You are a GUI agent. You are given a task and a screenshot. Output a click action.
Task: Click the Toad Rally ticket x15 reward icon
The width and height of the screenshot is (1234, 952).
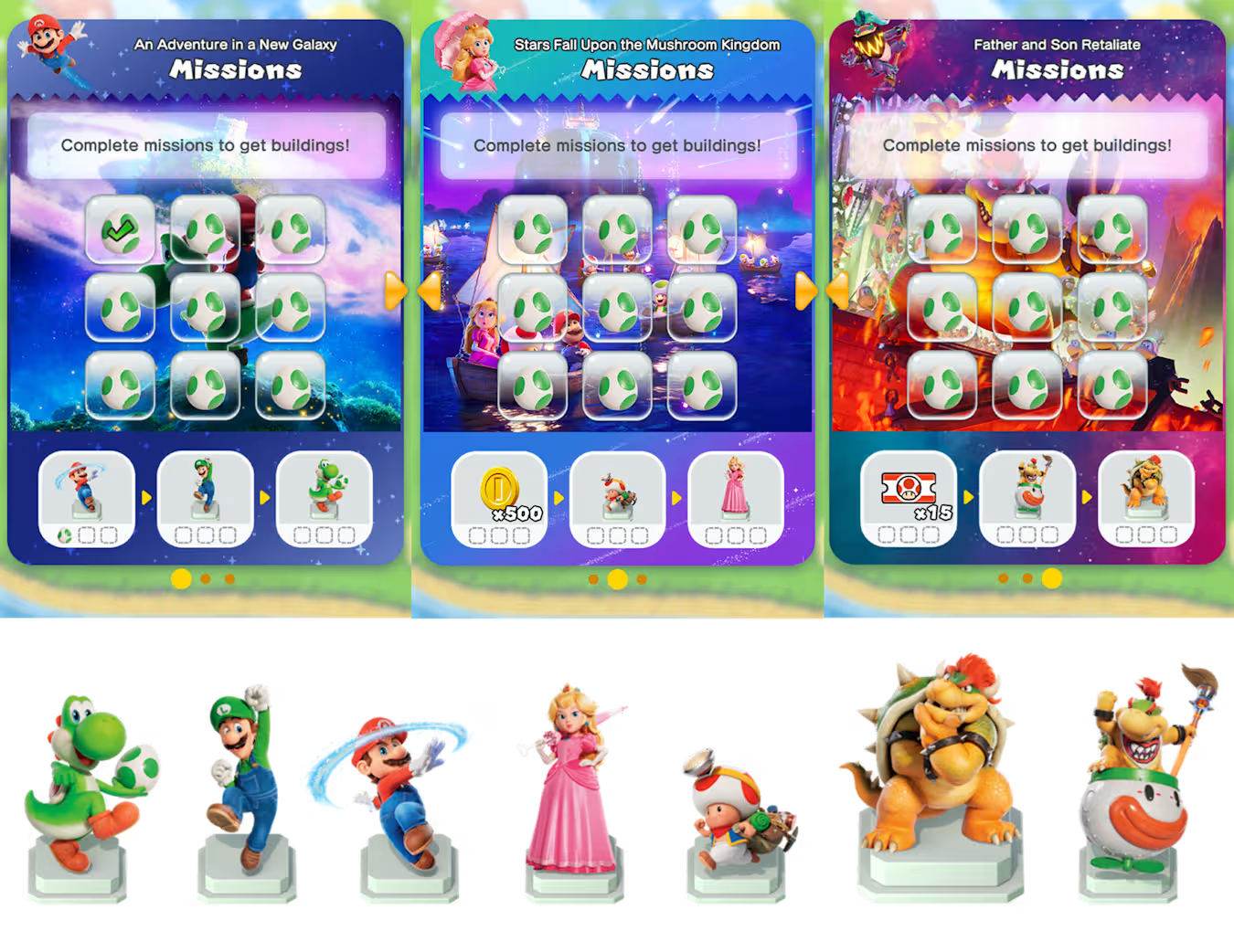tap(908, 491)
